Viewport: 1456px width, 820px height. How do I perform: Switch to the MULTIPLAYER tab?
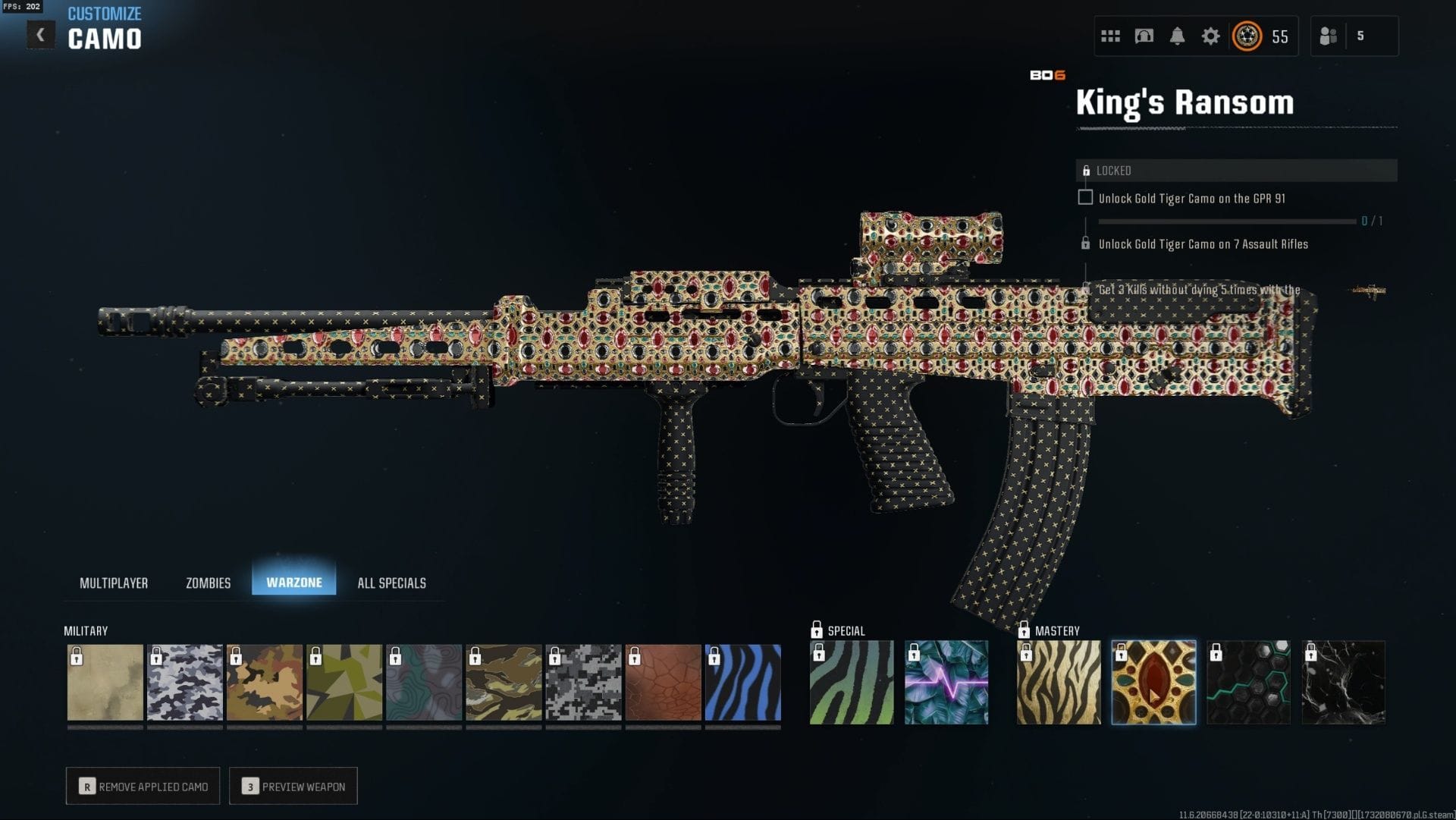tap(115, 583)
